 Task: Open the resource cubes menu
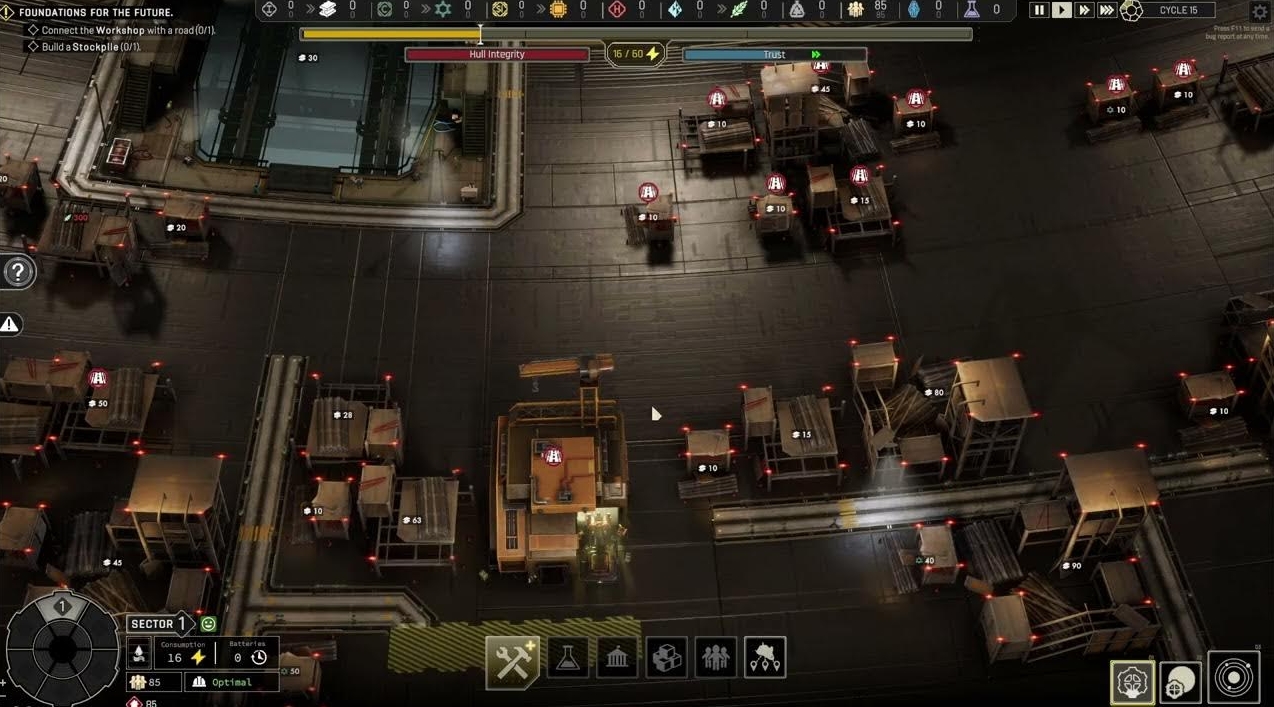[667, 658]
